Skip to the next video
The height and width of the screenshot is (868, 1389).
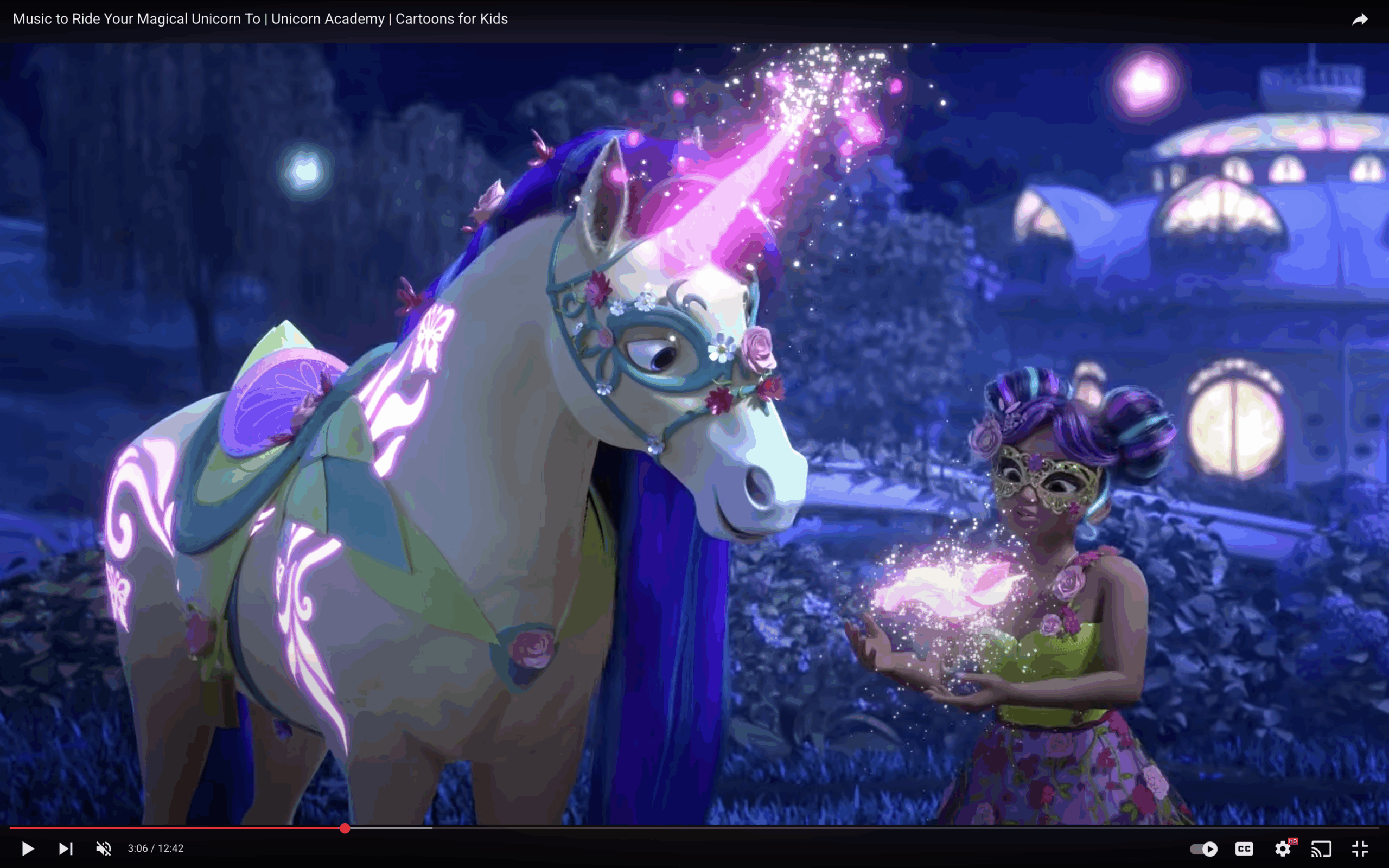click(66, 848)
